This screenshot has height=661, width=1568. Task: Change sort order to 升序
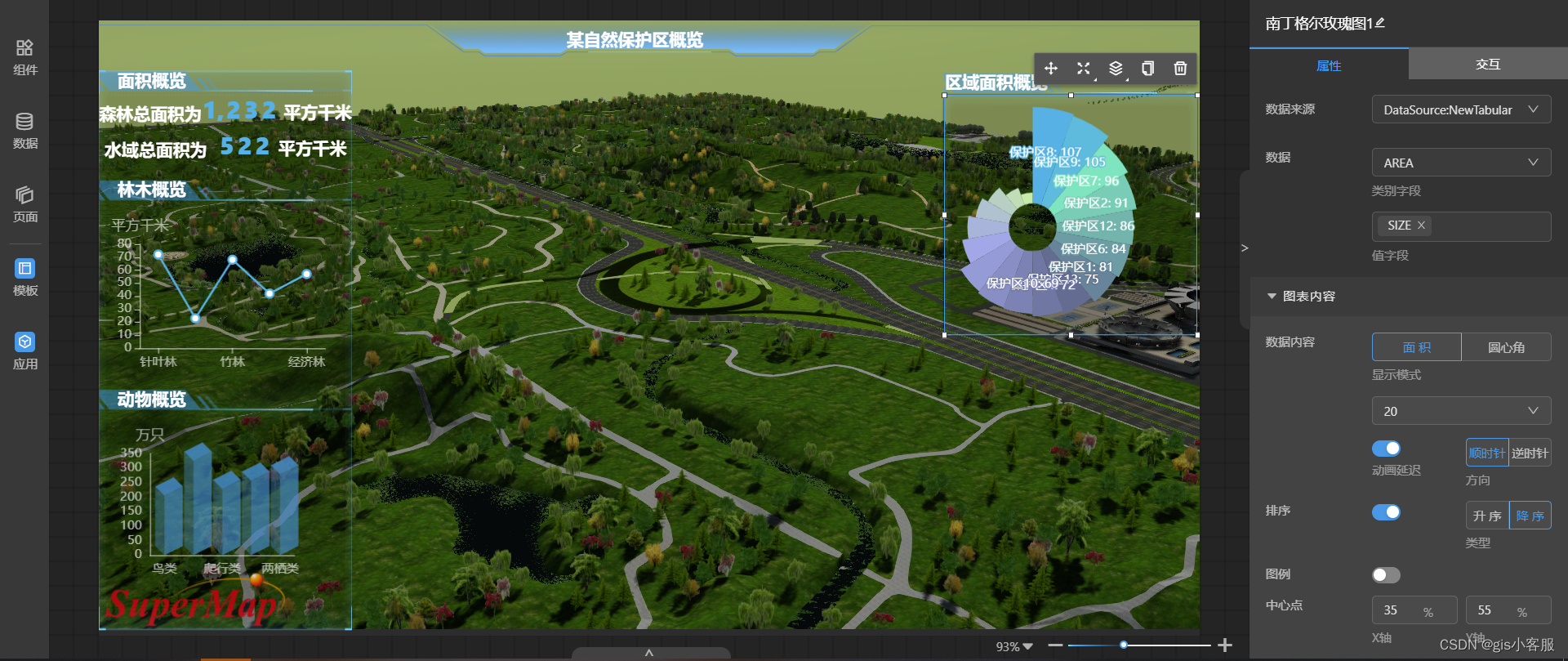[1486, 516]
